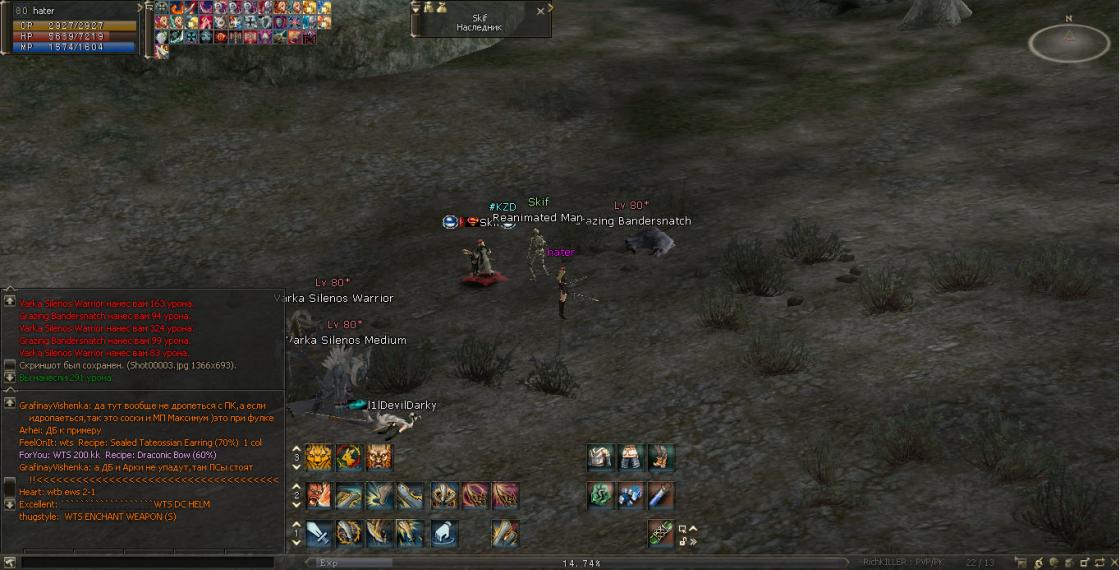
Task: Select the chest armor hotbar slot
Action: point(600,457)
